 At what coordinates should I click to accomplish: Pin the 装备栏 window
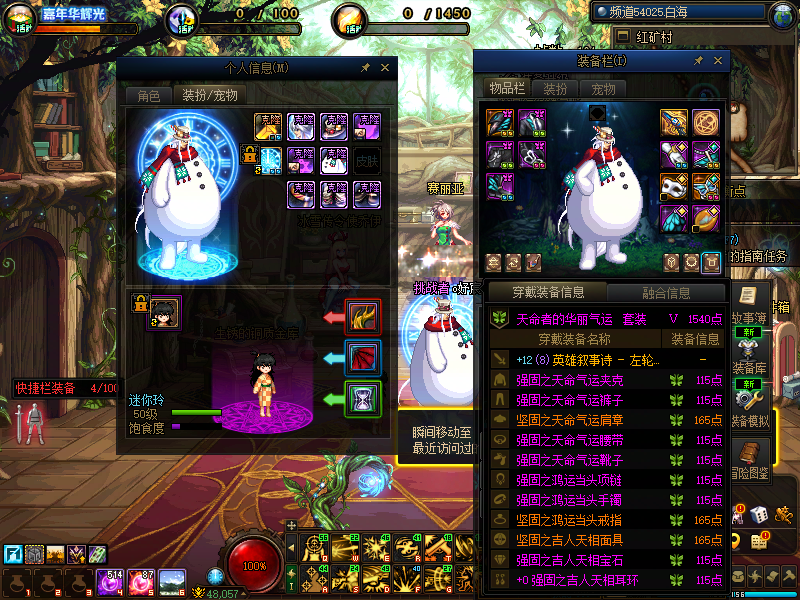tap(697, 61)
